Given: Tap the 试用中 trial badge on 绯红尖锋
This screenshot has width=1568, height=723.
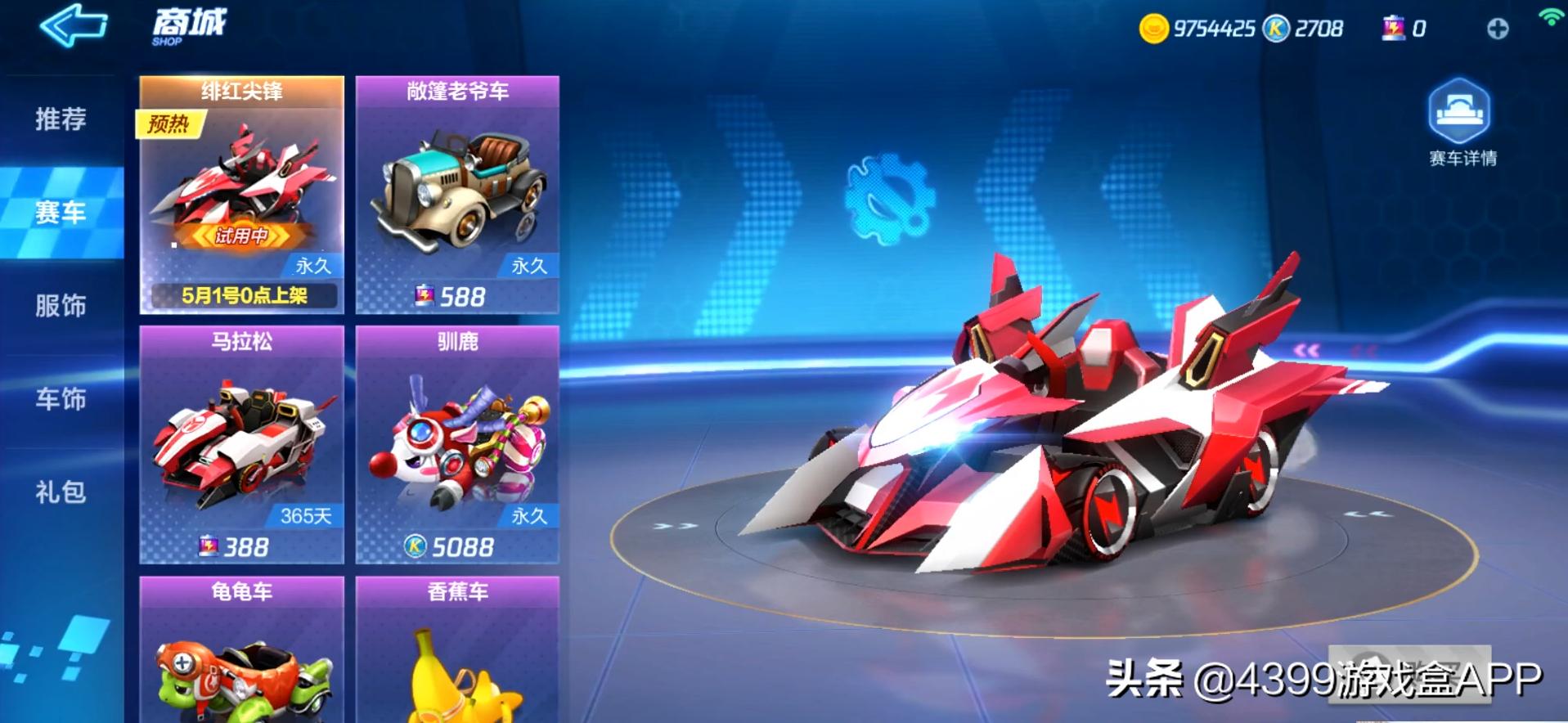Looking at the screenshot, I should [243, 236].
